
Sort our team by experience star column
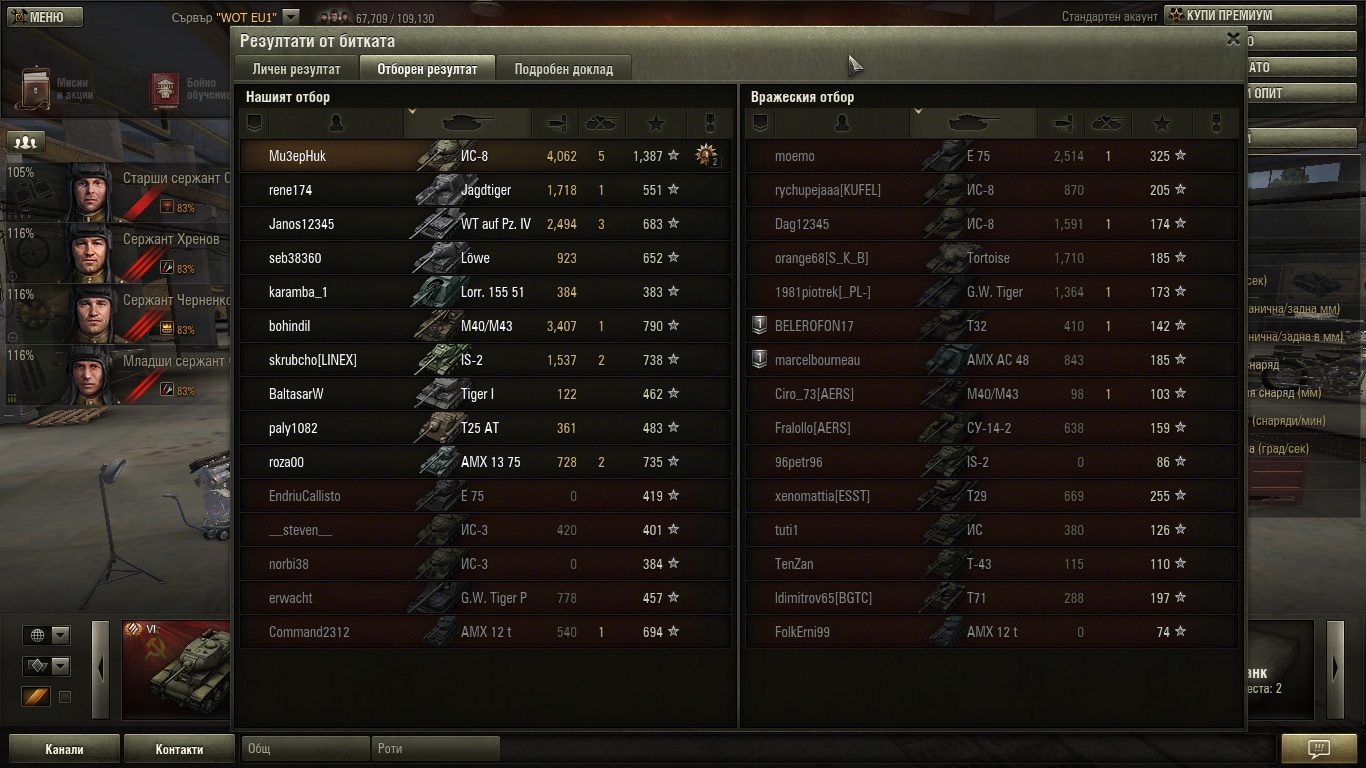(656, 123)
